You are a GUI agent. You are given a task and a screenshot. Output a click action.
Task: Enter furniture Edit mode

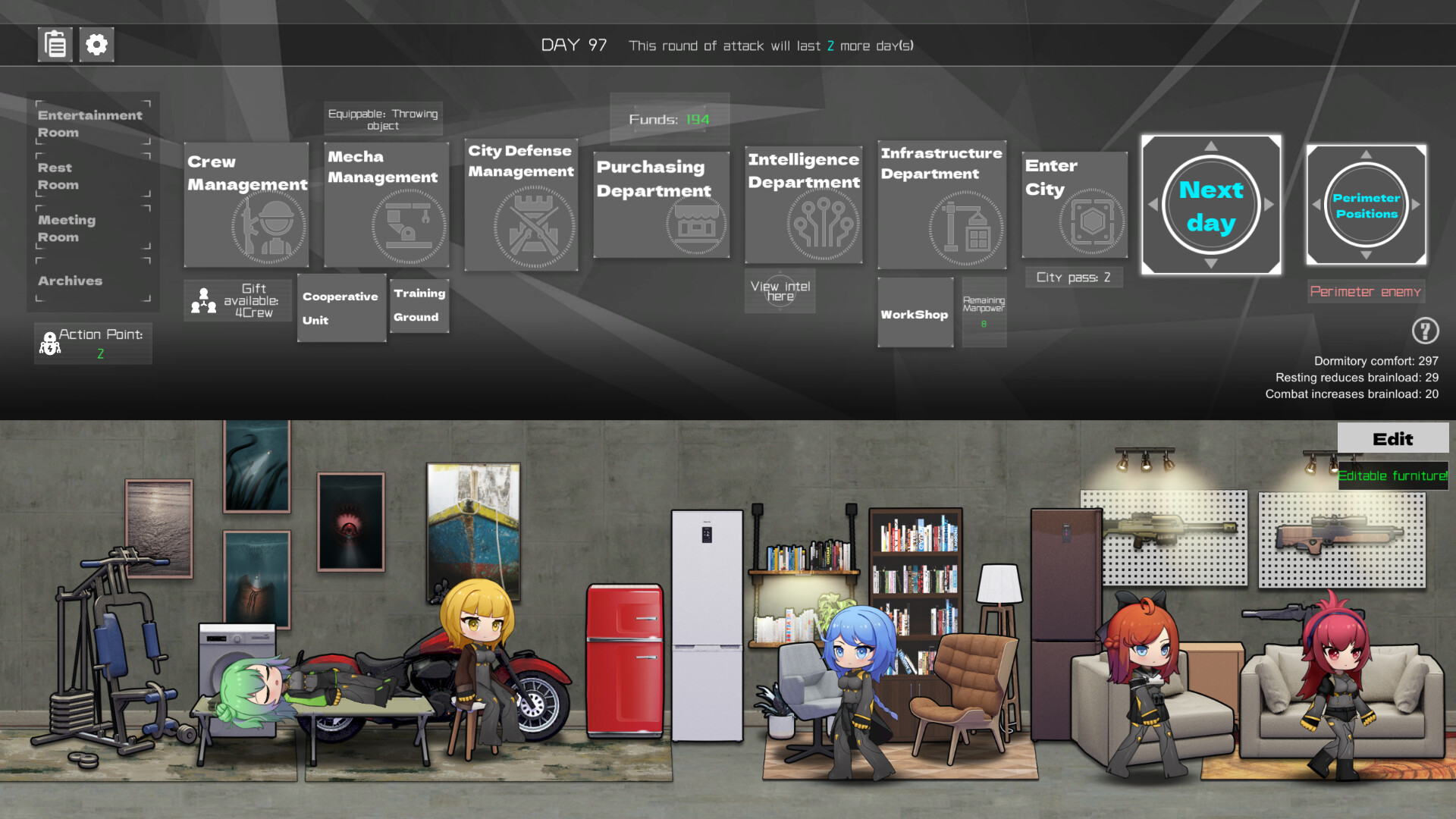pyautogui.click(x=1392, y=438)
